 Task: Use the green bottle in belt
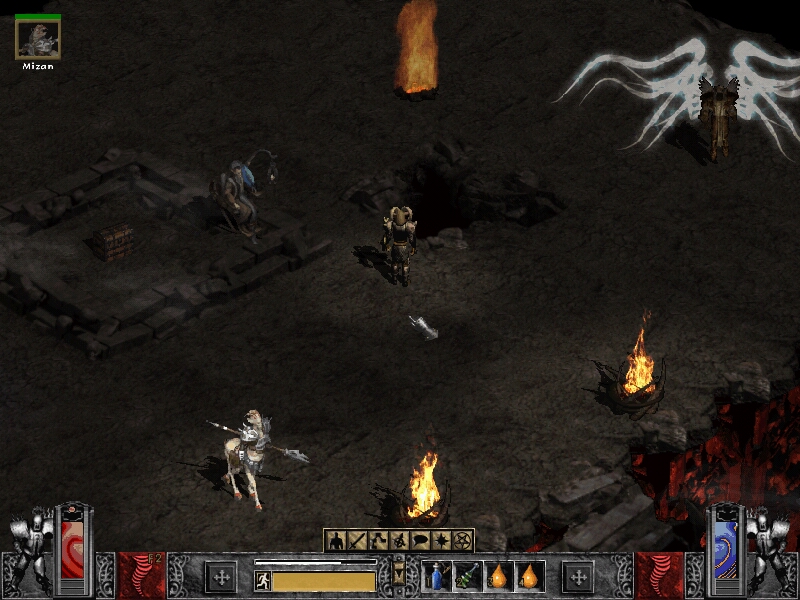pyautogui.click(x=468, y=576)
